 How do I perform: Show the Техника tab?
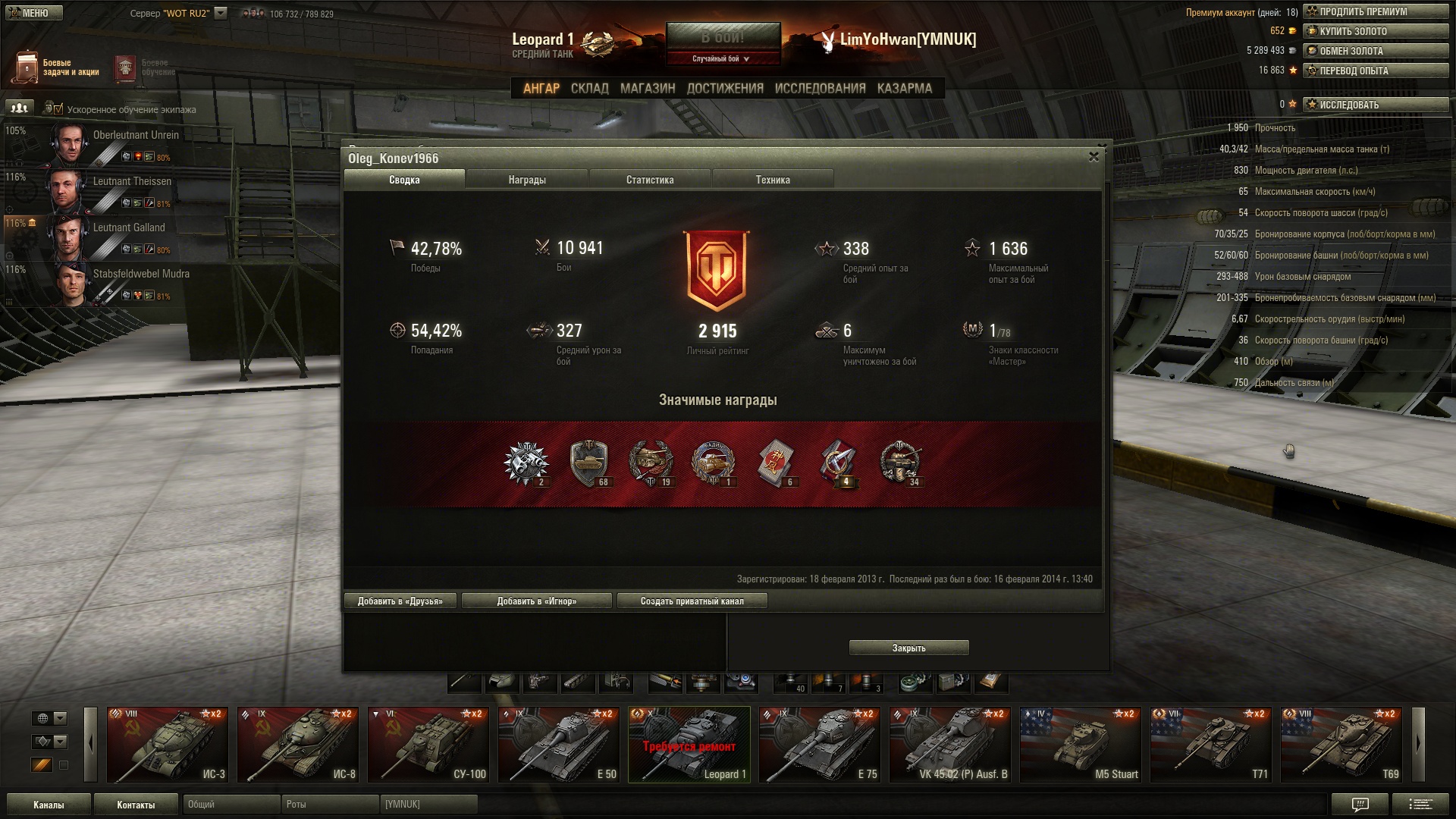point(773,180)
